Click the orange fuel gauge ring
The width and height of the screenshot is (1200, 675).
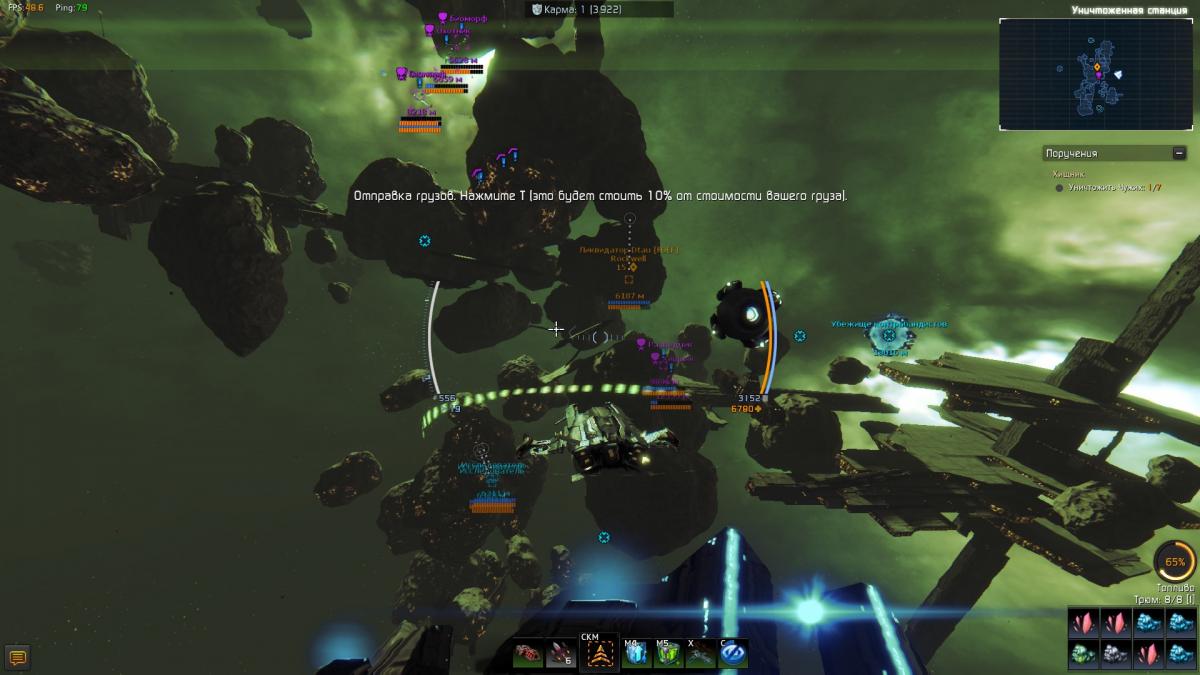pyautogui.click(x=1174, y=562)
